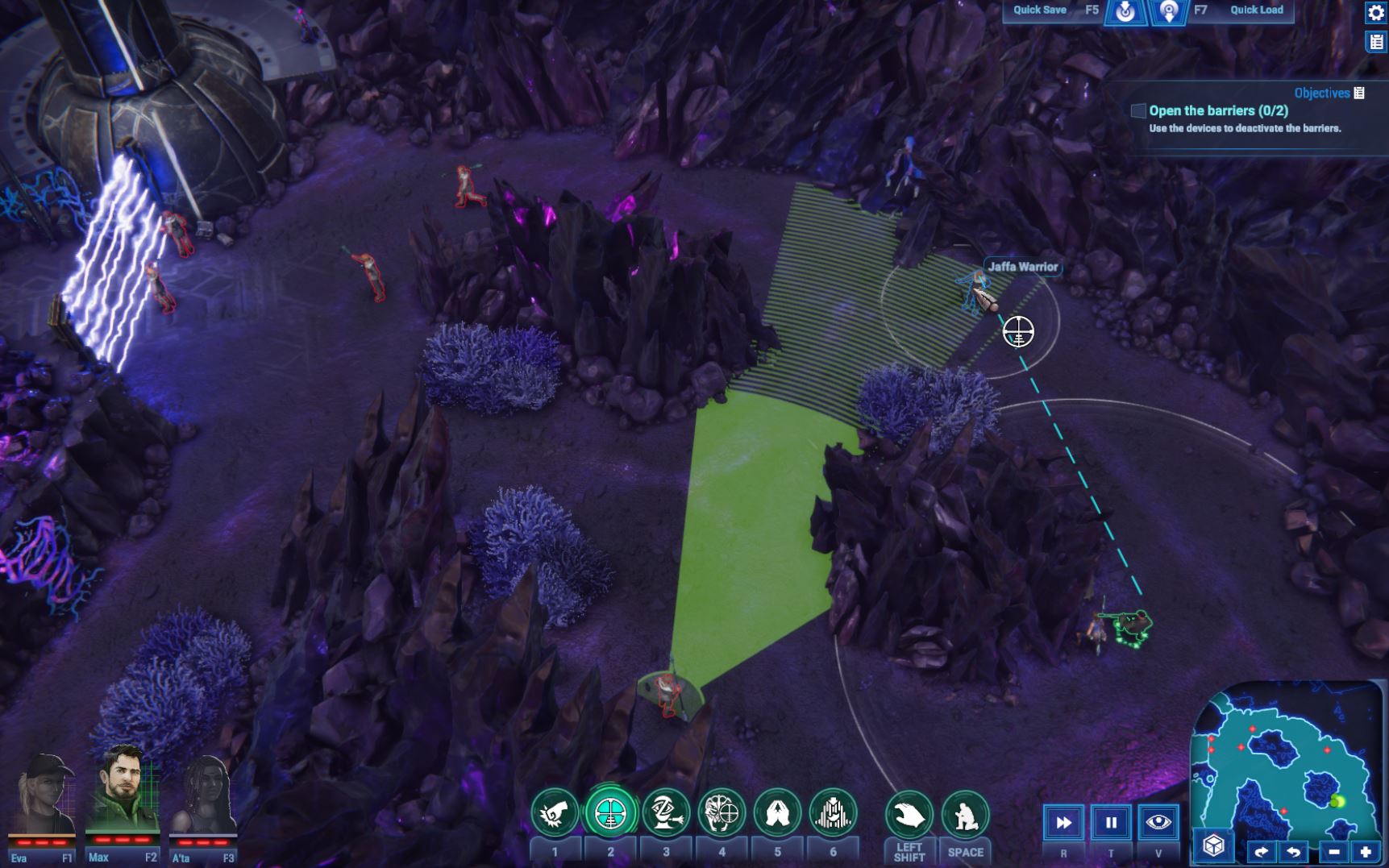Pause the game with the pause button
This screenshot has width=1389, height=868.
1111,823
